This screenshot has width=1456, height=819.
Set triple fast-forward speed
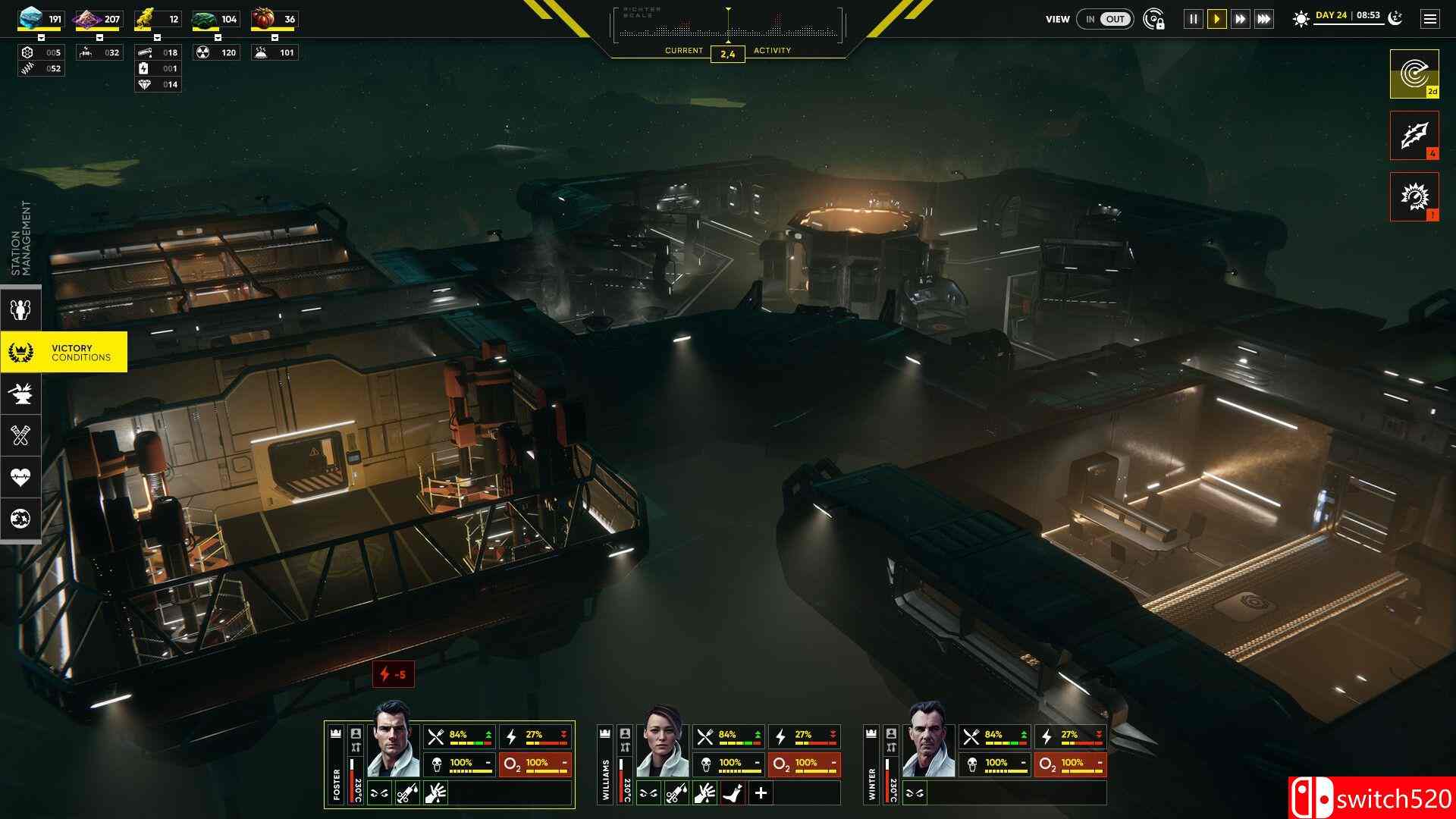click(1263, 19)
